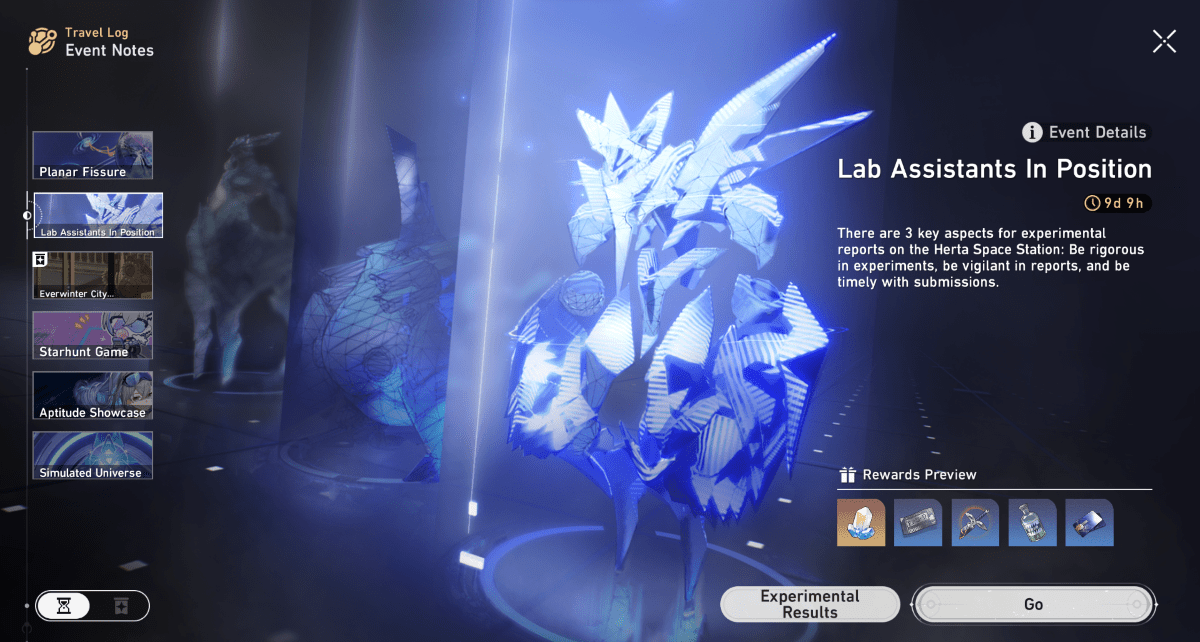
Task: View the crossed swords reward item
Action: [975, 522]
